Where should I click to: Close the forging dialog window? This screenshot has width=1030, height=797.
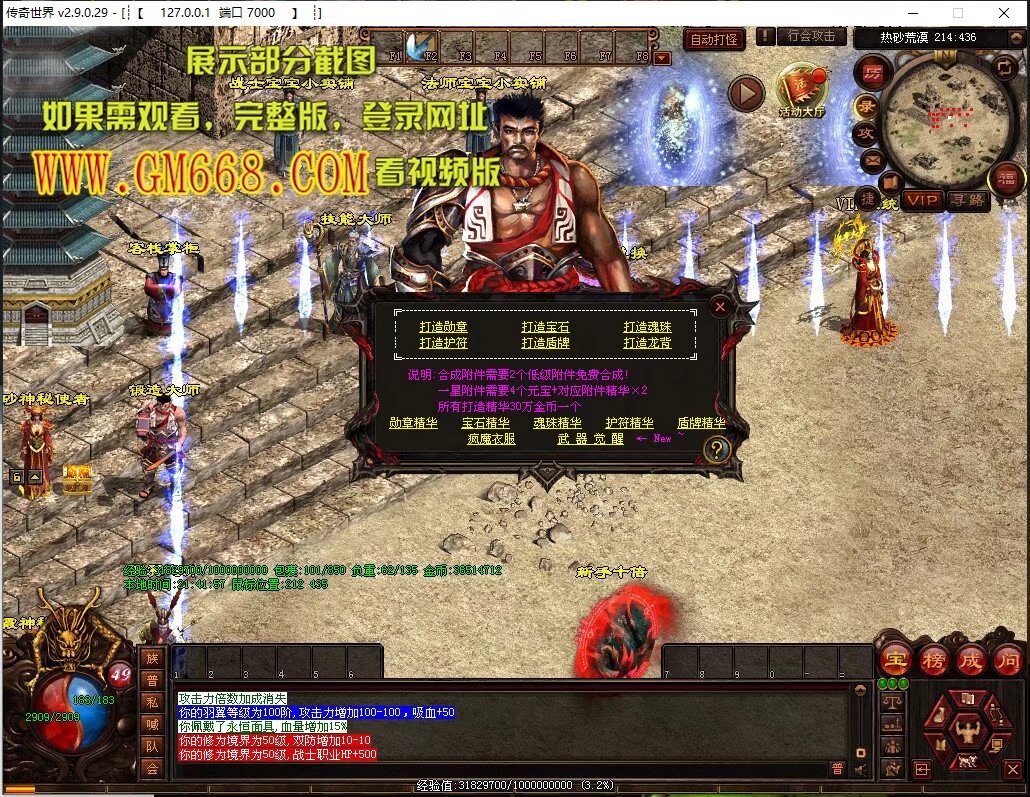(x=719, y=308)
